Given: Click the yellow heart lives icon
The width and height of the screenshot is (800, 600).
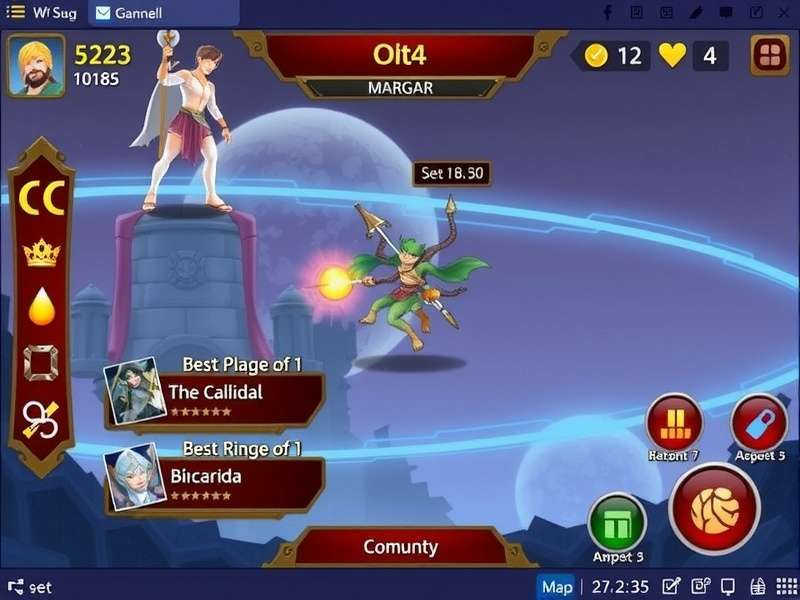Looking at the screenshot, I should (672, 56).
